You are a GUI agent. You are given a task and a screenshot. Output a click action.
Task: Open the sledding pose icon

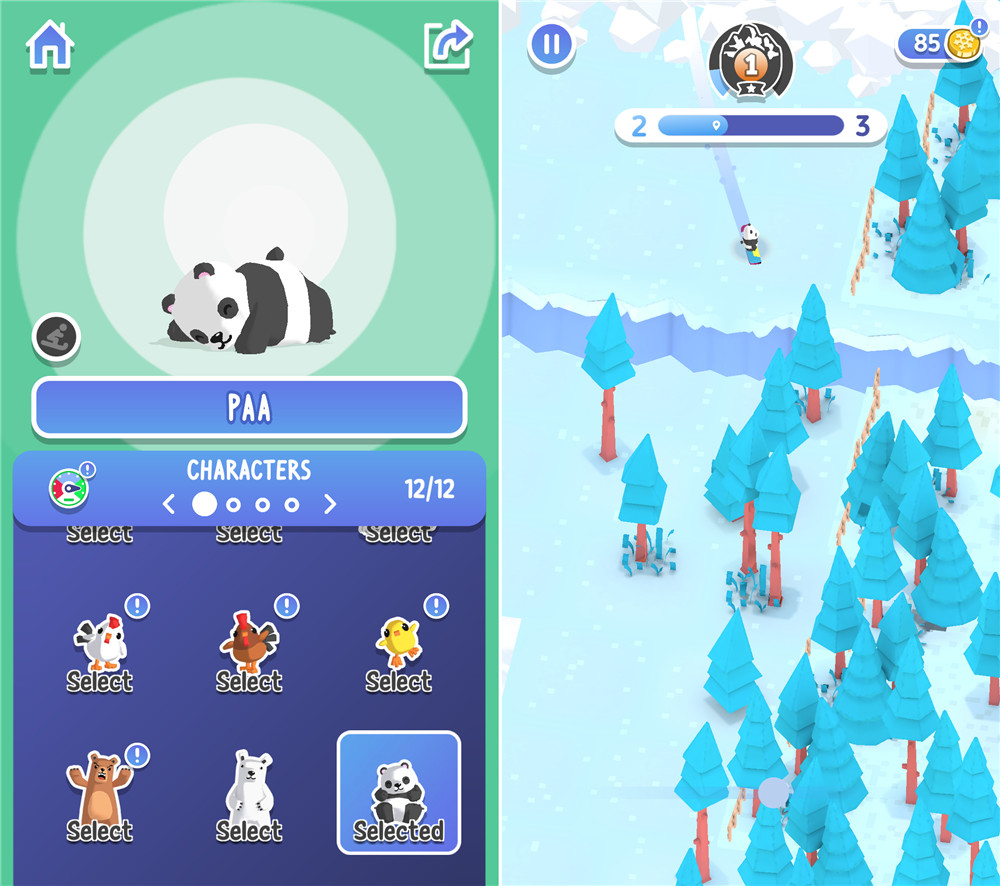pyautogui.click(x=56, y=337)
